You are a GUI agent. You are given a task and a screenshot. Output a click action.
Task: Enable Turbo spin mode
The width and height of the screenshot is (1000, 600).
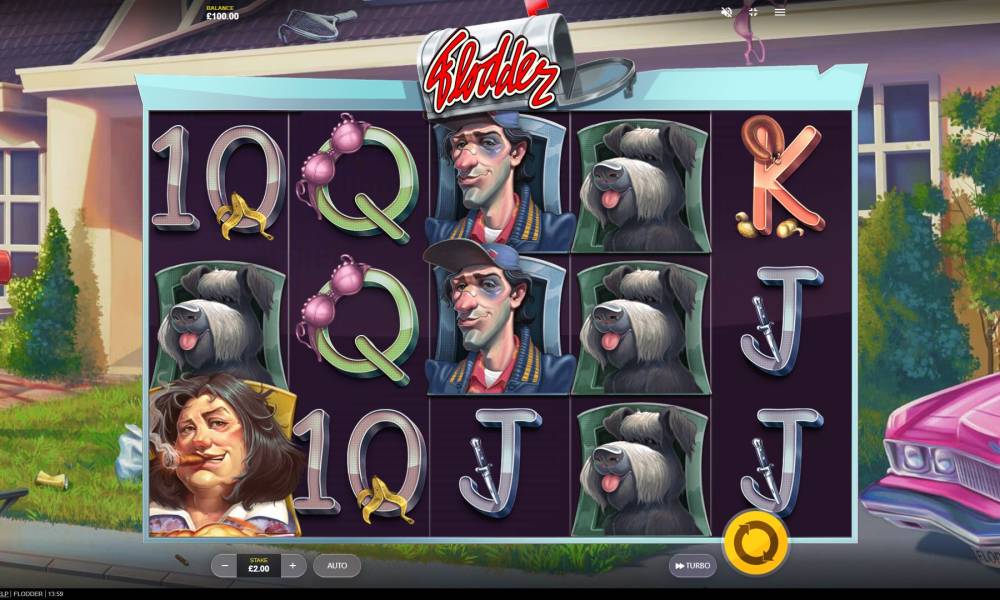tap(693, 566)
